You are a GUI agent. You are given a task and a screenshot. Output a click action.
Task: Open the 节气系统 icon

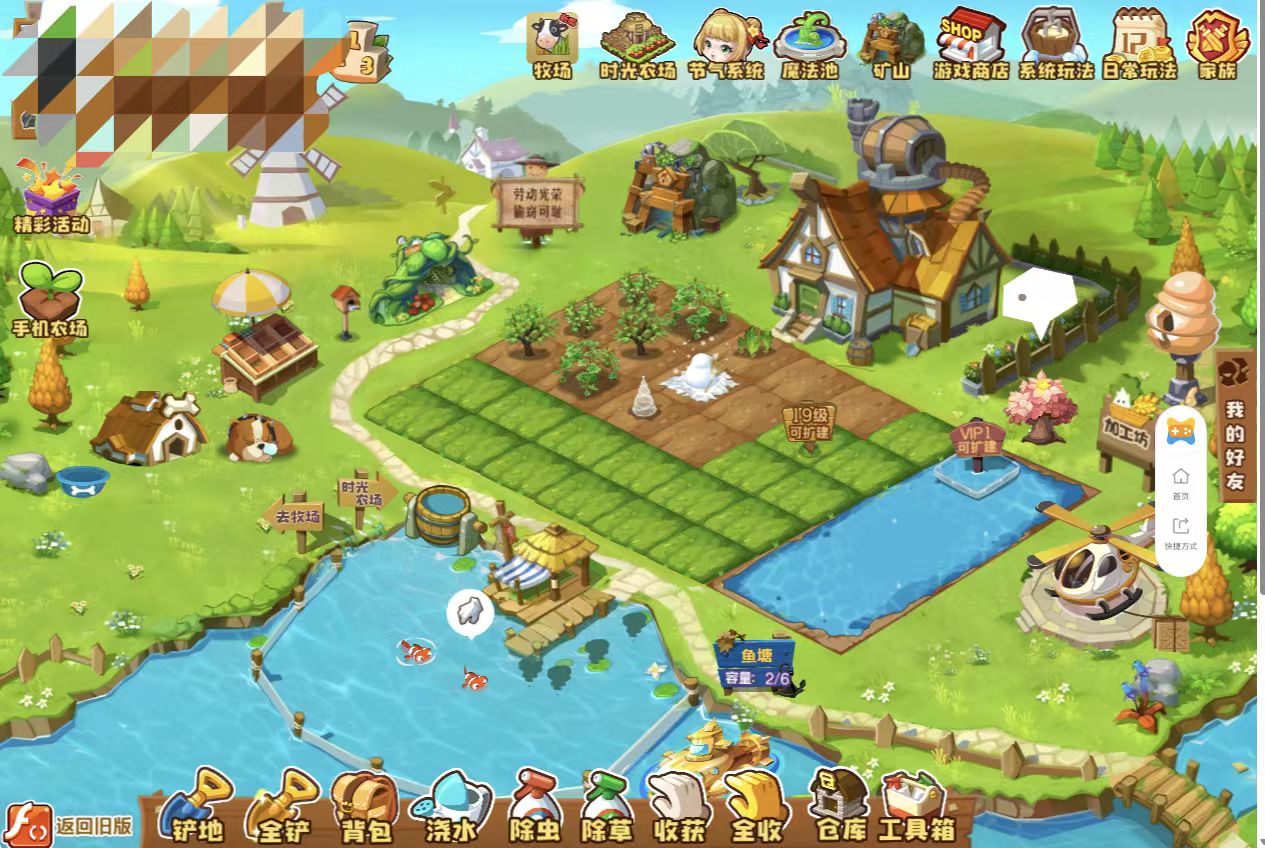(726, 45)
